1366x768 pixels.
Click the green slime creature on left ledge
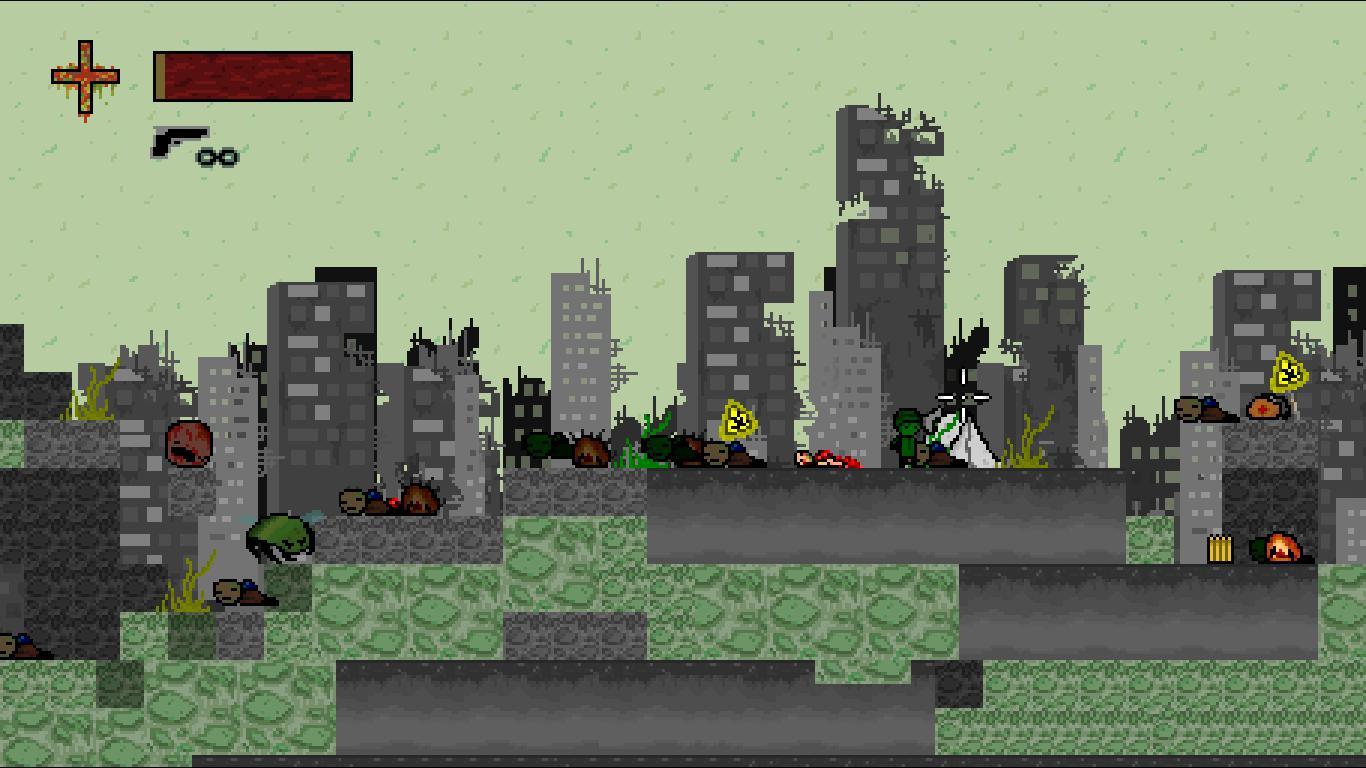click(280, 538)
